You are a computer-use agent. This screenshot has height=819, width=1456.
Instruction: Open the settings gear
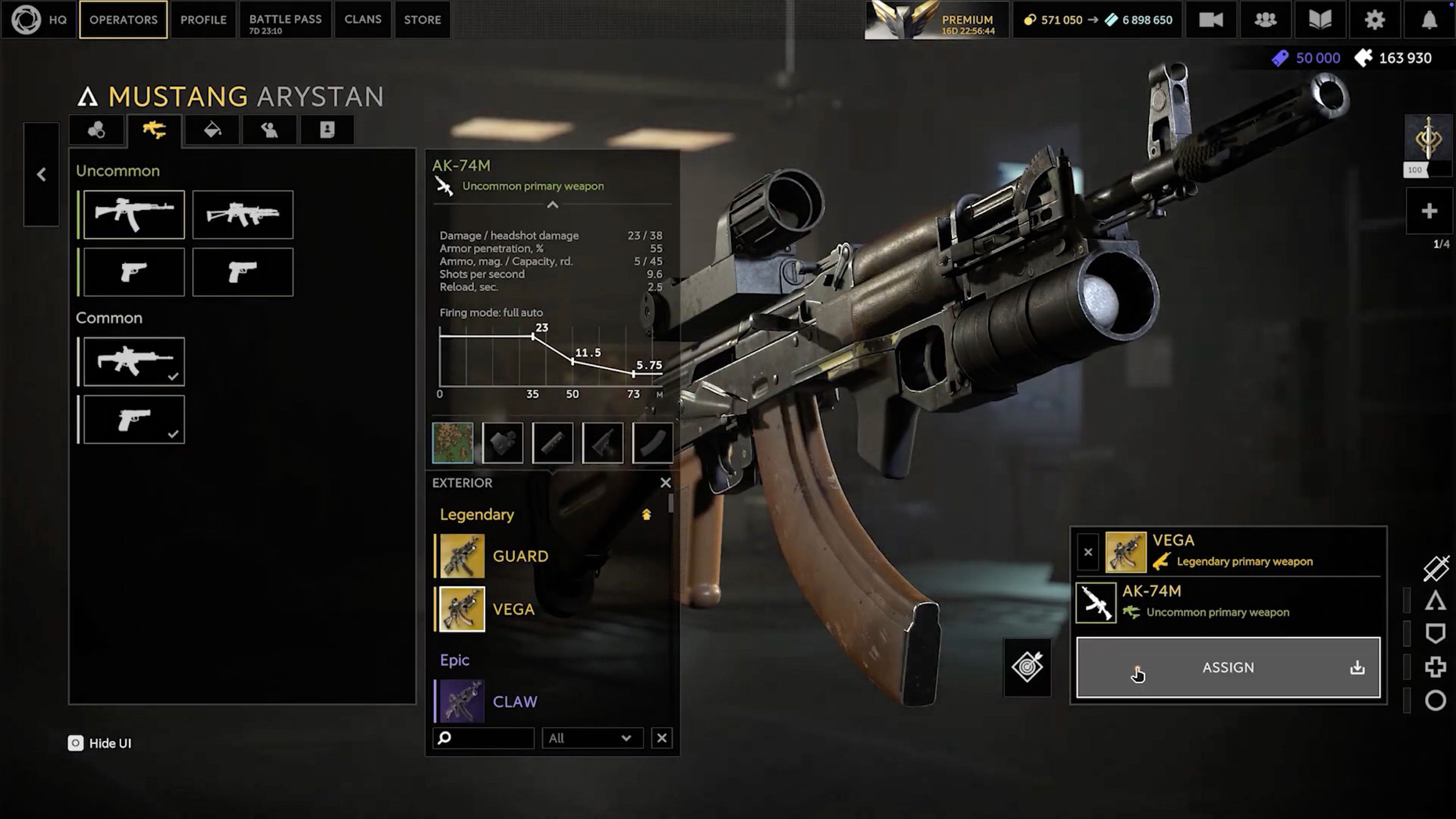pyautogui.click(x=1374, y=20)
